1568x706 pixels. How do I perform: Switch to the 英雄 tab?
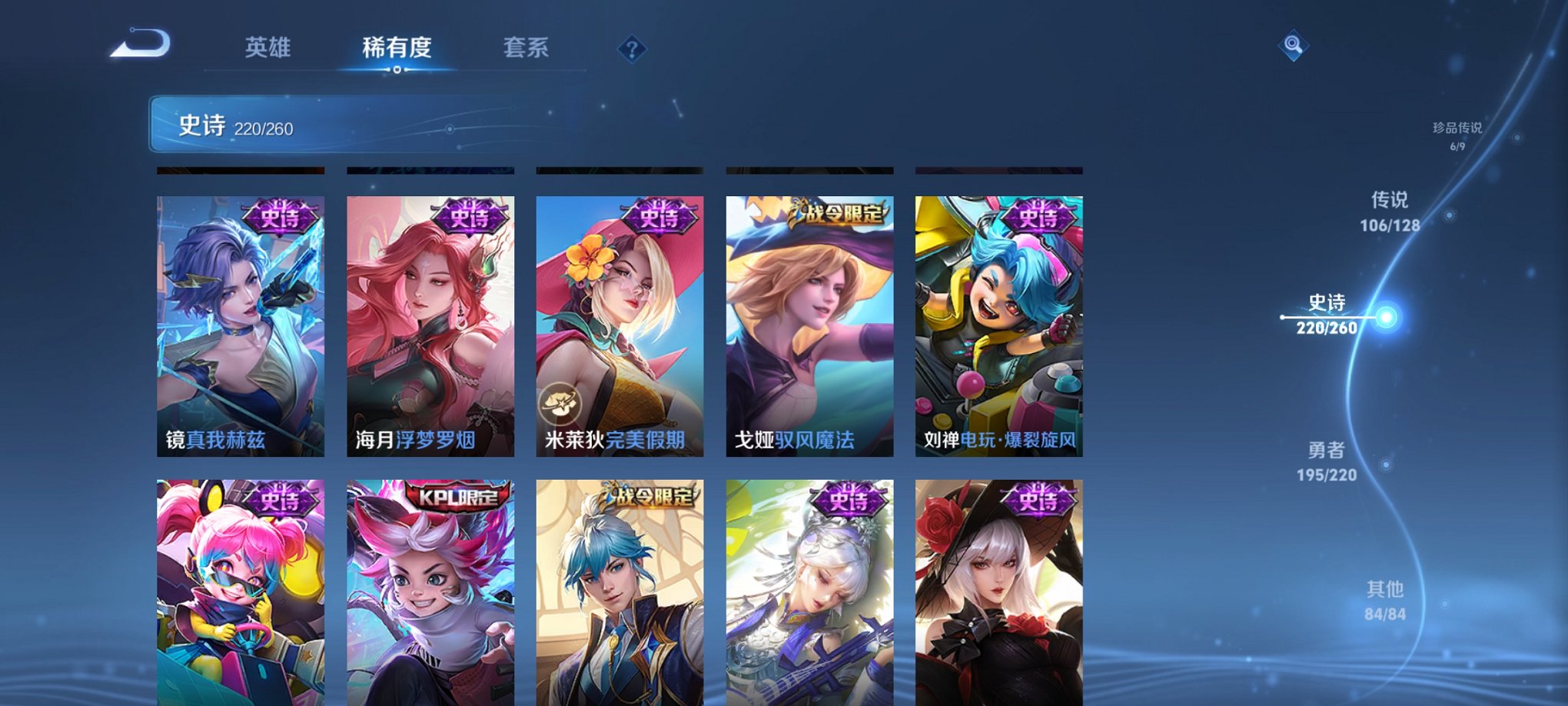pyautogui.click(x=268, y=48)
